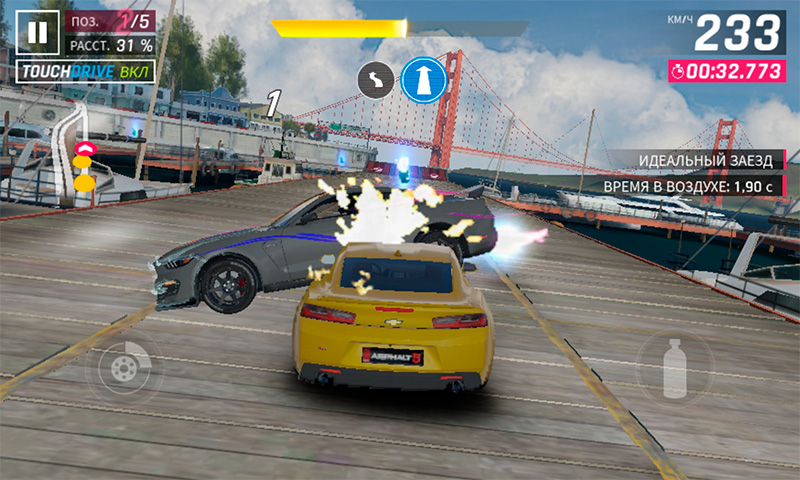
Task: Tap the drift brake disc button
Action: click(124, 369)
